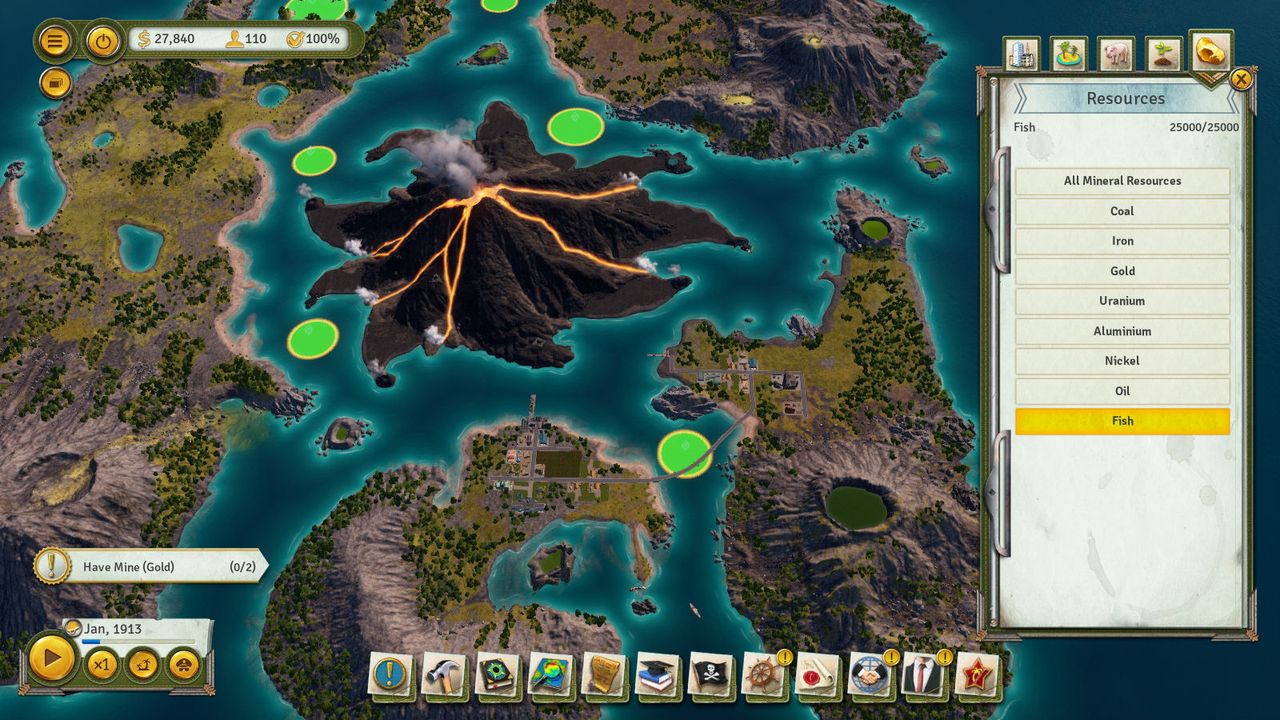
Task: Open the hamburger main menu
Action: tap(55, 41)
